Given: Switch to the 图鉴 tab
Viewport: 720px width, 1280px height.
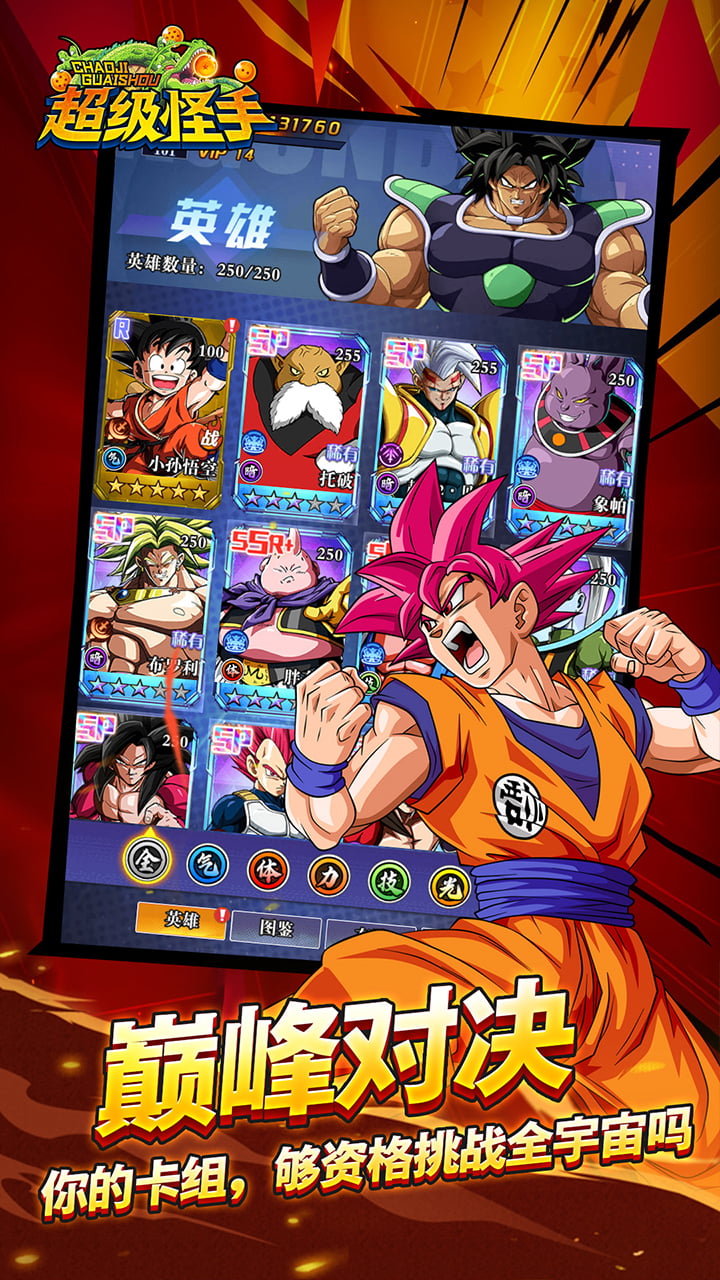Looking at the screenshot, I should [x=275, y=930].
